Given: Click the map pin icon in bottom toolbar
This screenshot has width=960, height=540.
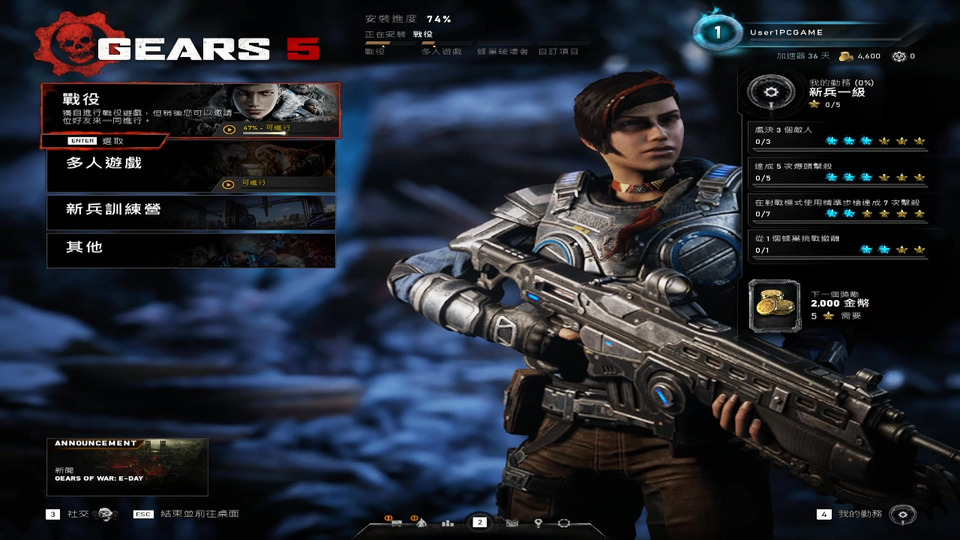Looking at the screenshot, I should [x=537, y=522].
